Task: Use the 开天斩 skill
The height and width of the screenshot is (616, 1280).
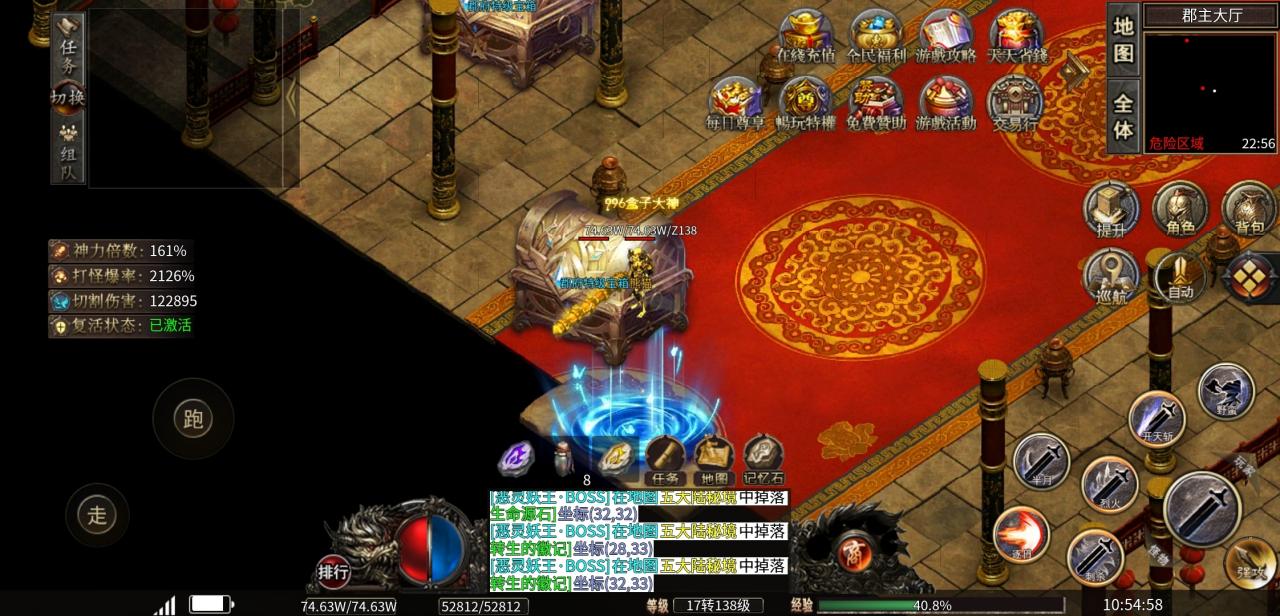Action: click(1157, 418)
